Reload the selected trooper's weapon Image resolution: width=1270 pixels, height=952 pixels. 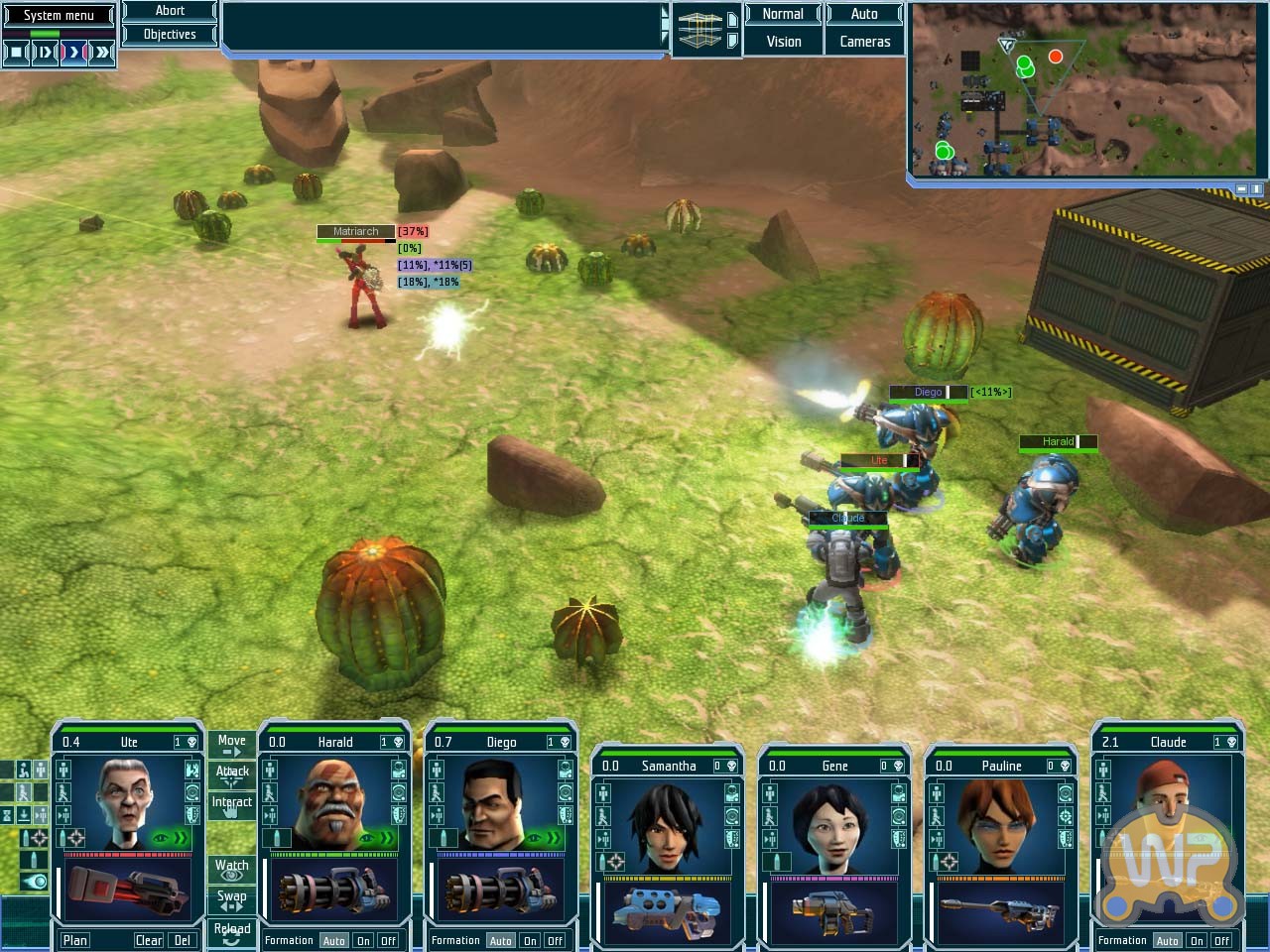coord(231,931)
